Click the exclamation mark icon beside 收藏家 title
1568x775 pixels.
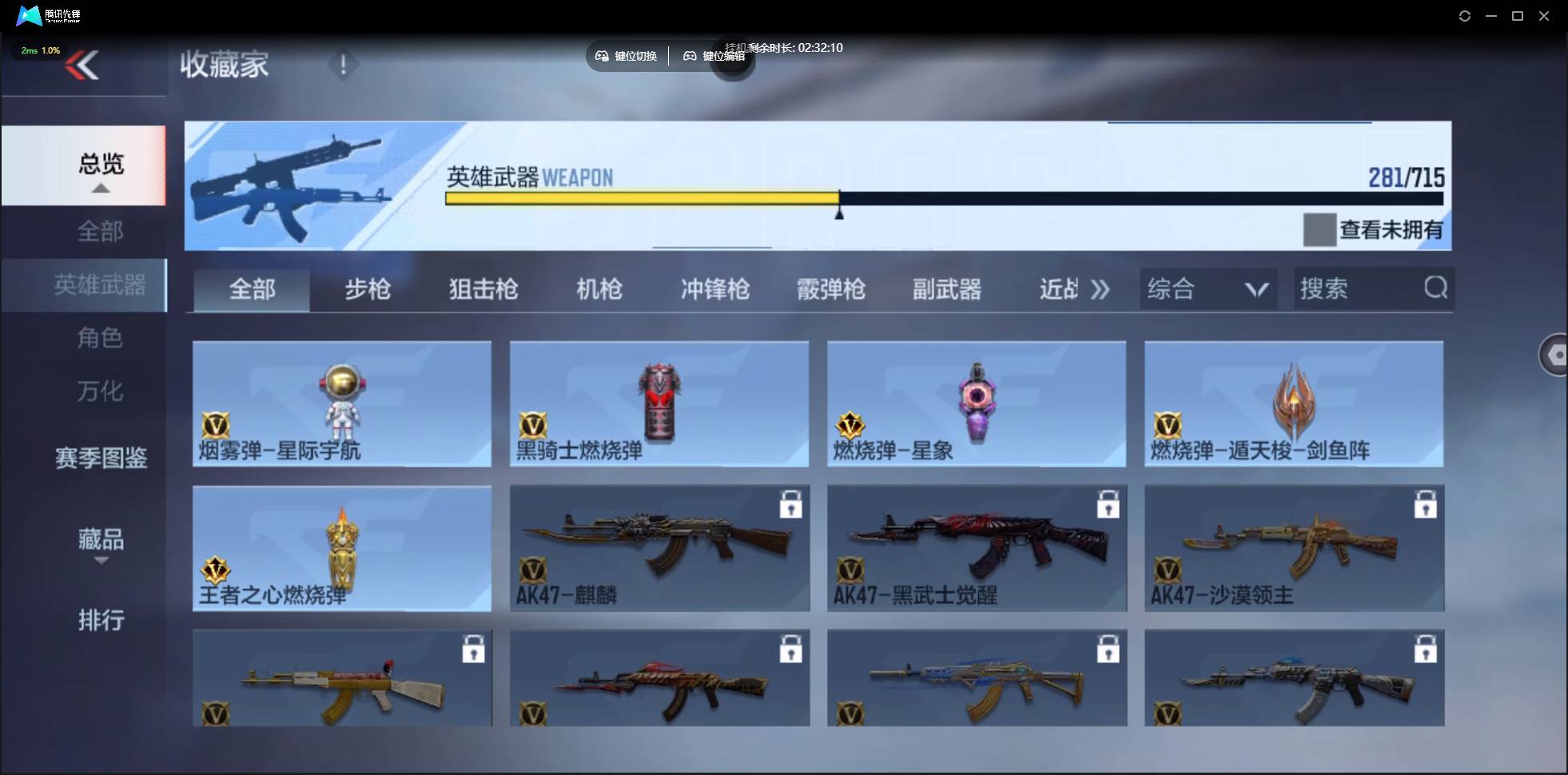tap(343, 64)
